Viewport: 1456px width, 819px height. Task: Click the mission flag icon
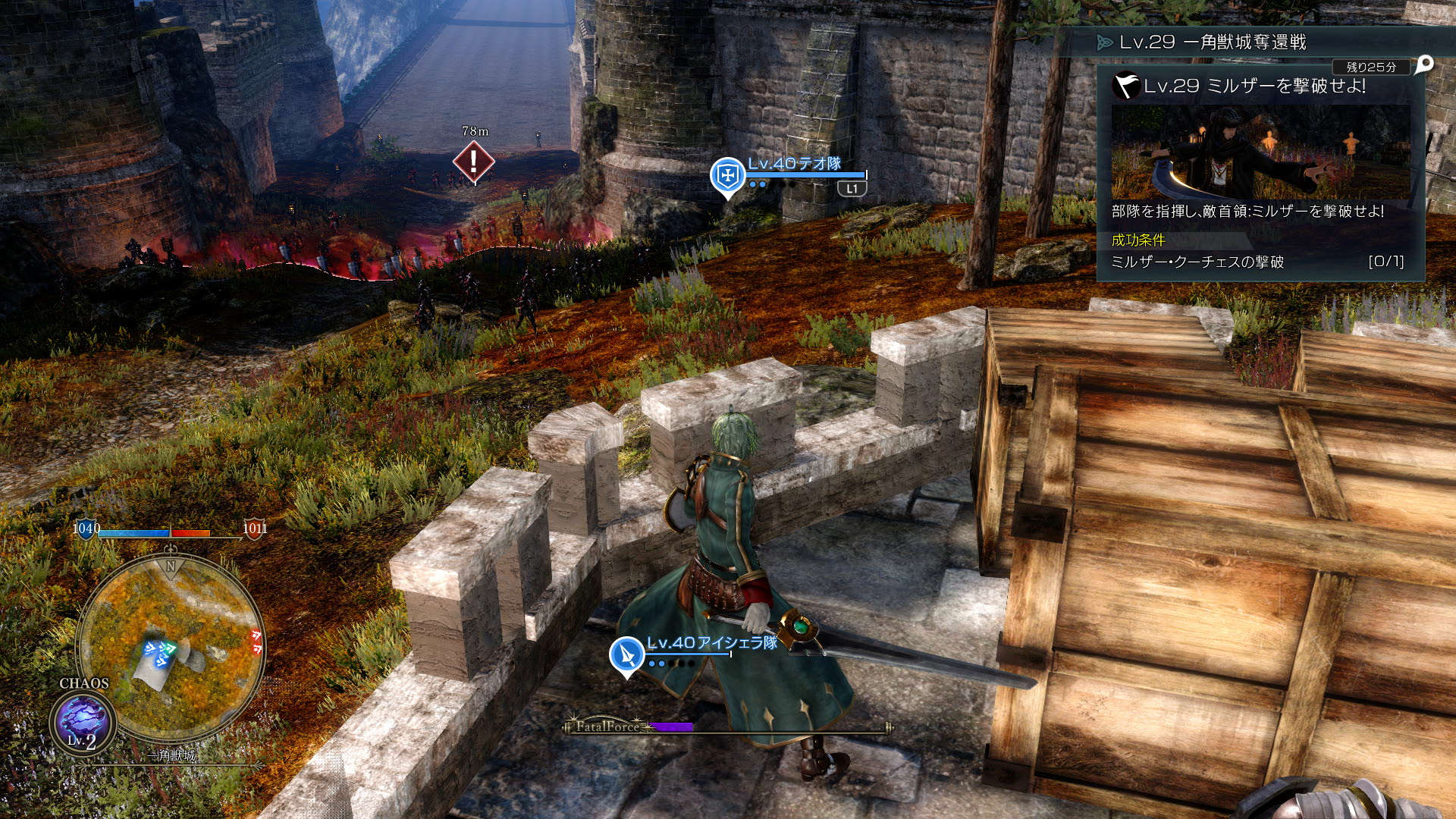1125,86
